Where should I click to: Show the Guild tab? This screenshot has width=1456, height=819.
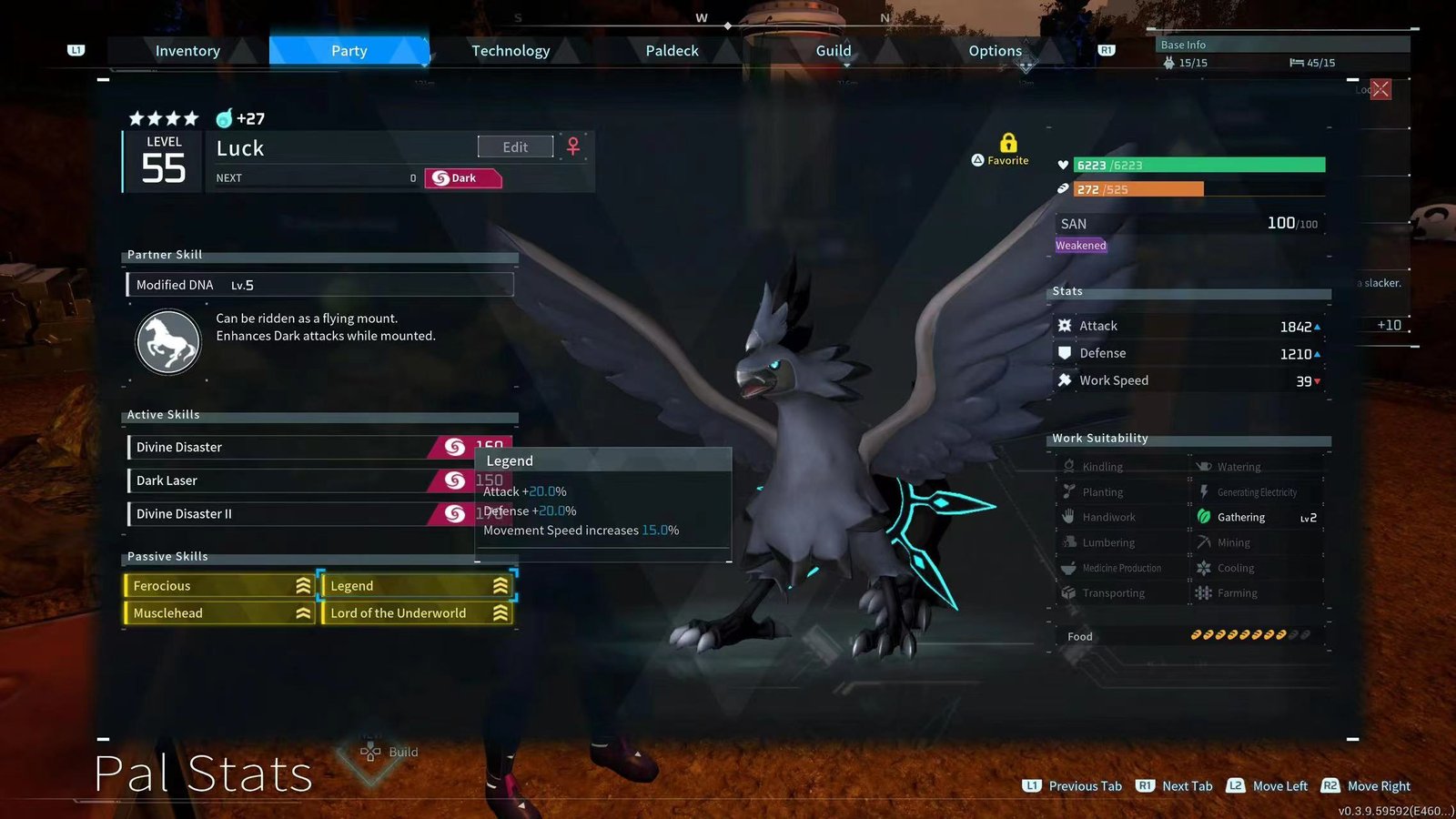coord(833,51)
